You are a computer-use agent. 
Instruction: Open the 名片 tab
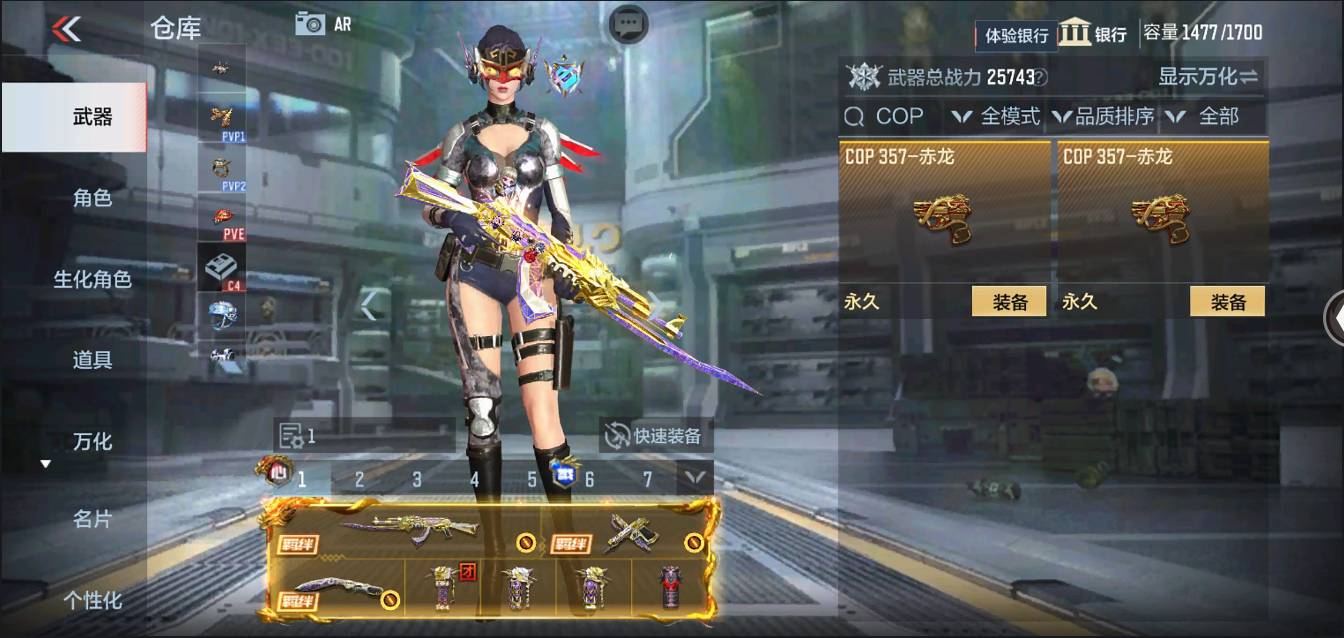[92, 519]
